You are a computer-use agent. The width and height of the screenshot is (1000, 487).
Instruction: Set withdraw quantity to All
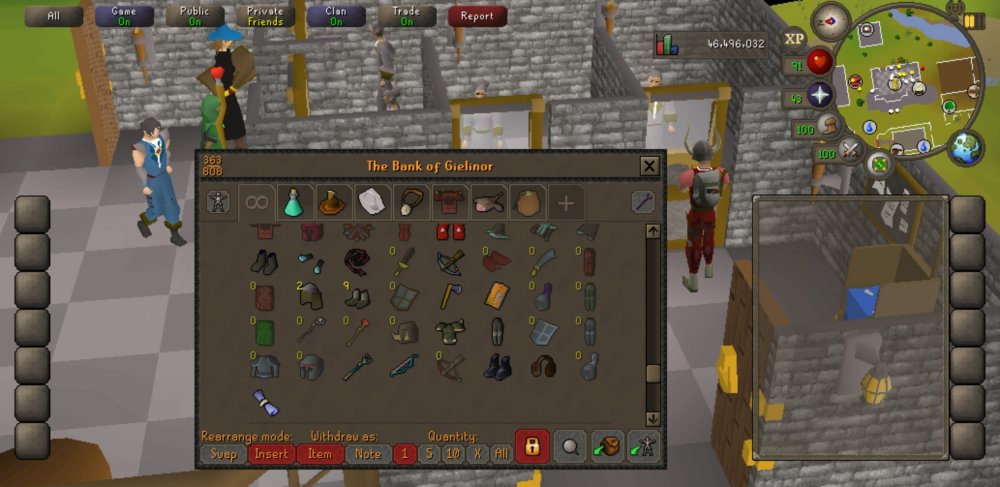click(501, 453)
